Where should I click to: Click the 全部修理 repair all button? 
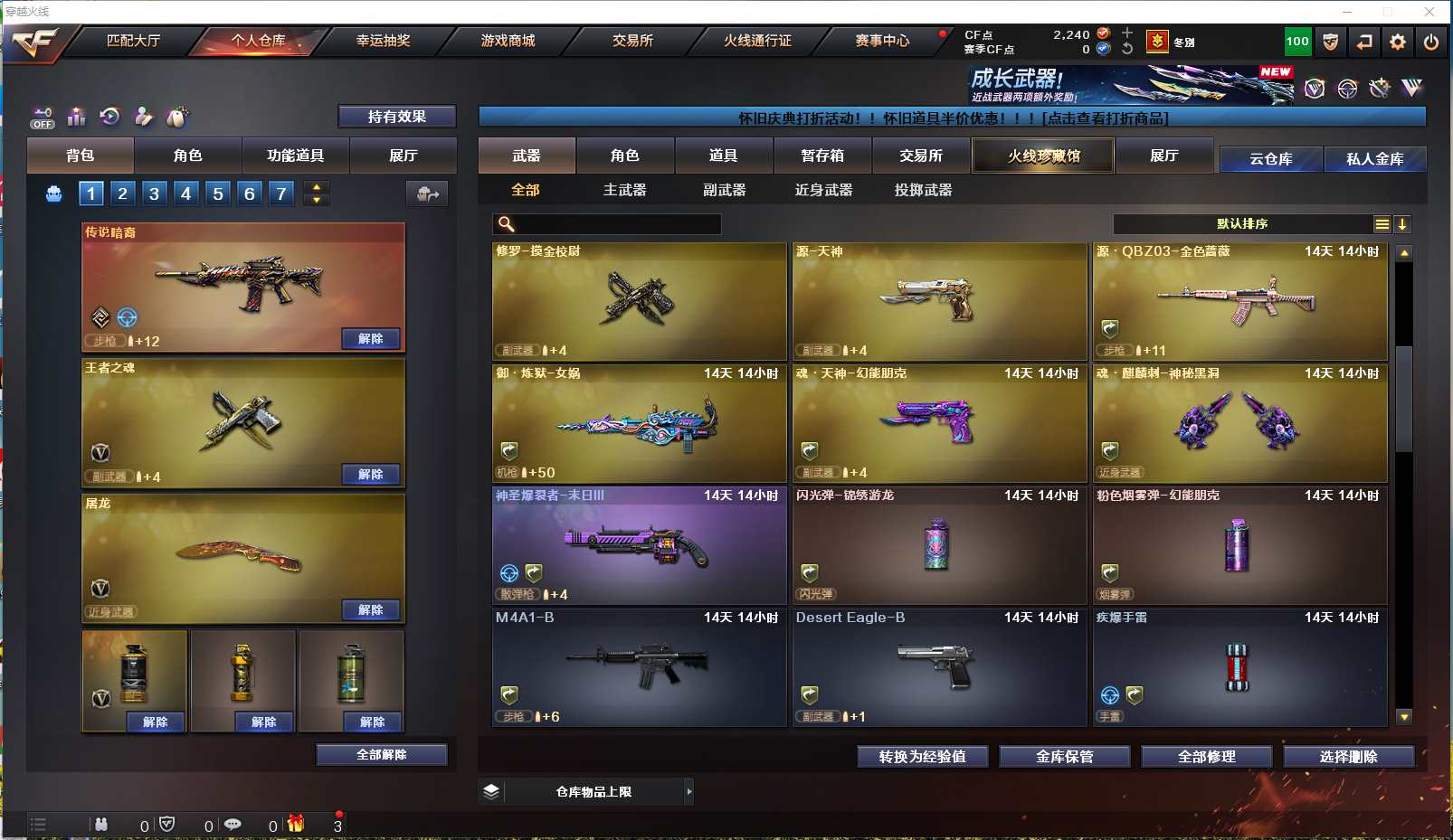[x=1206, y=757]
